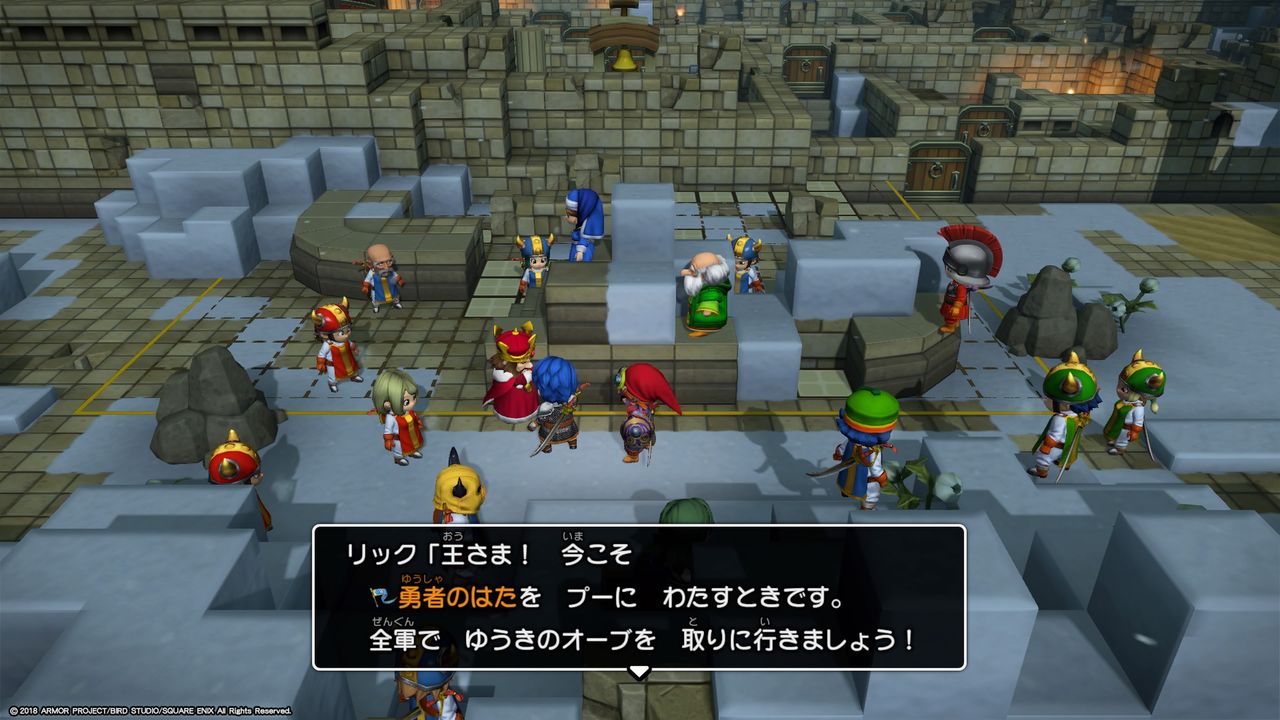Click the dialogue box showing リック's speech
The height and width of the screenshot is (720, 1280).
pos(640,600)
